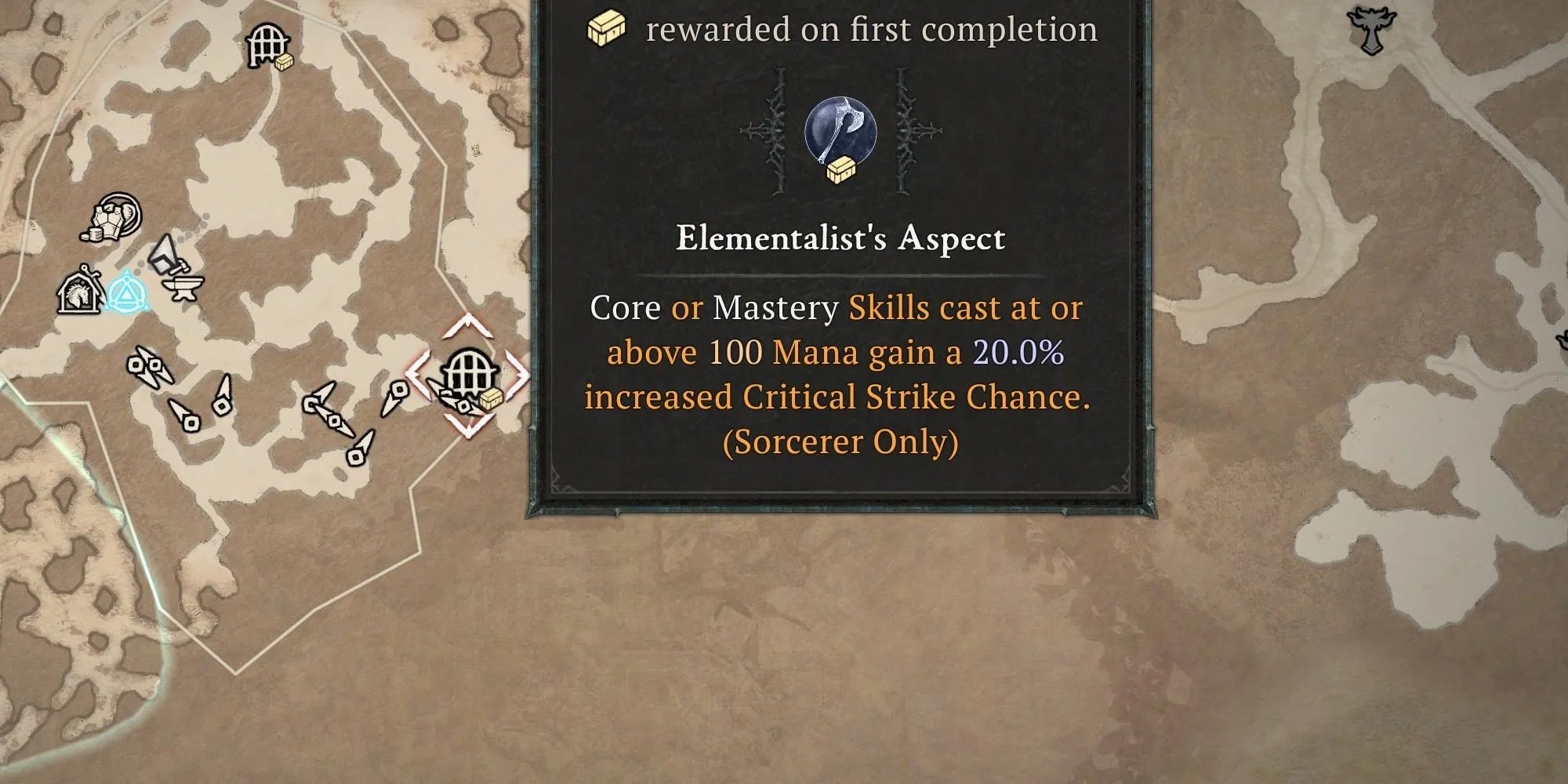The image size is (1568, 784).
Task: Open the blacksmith anvil map marker
Action: coord(183,289)
